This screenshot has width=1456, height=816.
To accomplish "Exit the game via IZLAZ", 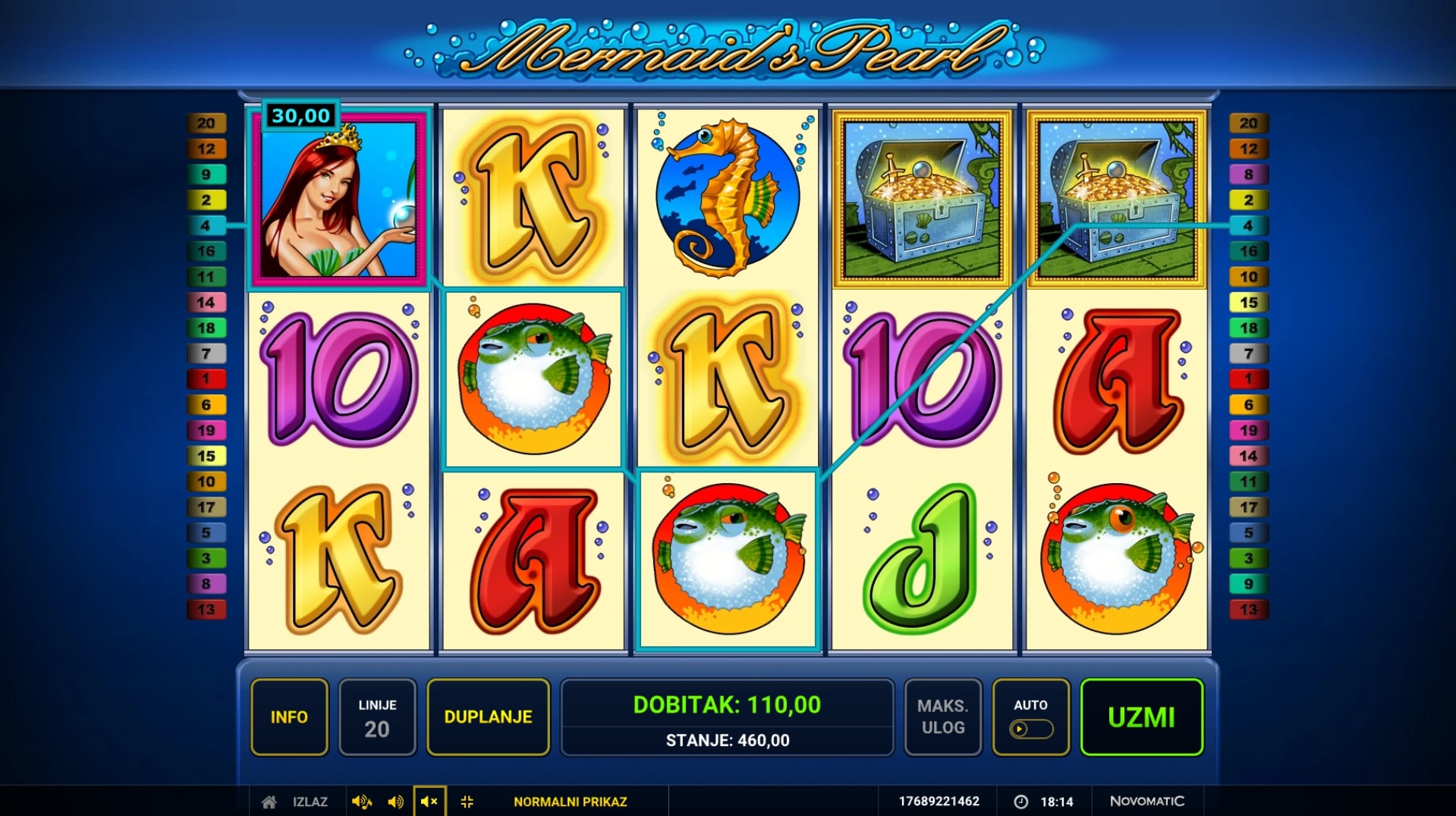I will (x=310, y=802).
